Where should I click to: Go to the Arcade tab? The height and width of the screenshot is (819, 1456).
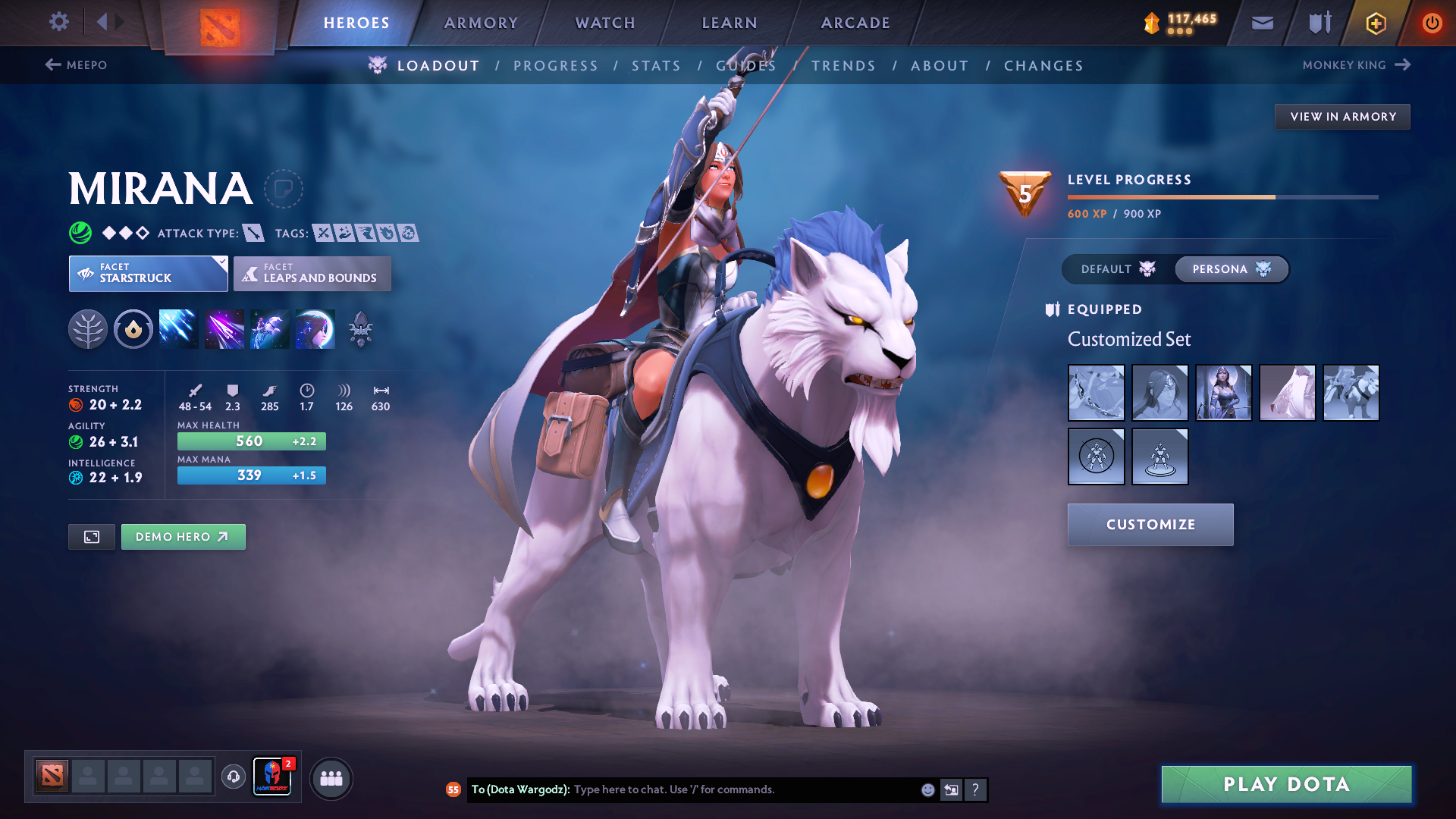pyautogui.click(x=855, y=23)
